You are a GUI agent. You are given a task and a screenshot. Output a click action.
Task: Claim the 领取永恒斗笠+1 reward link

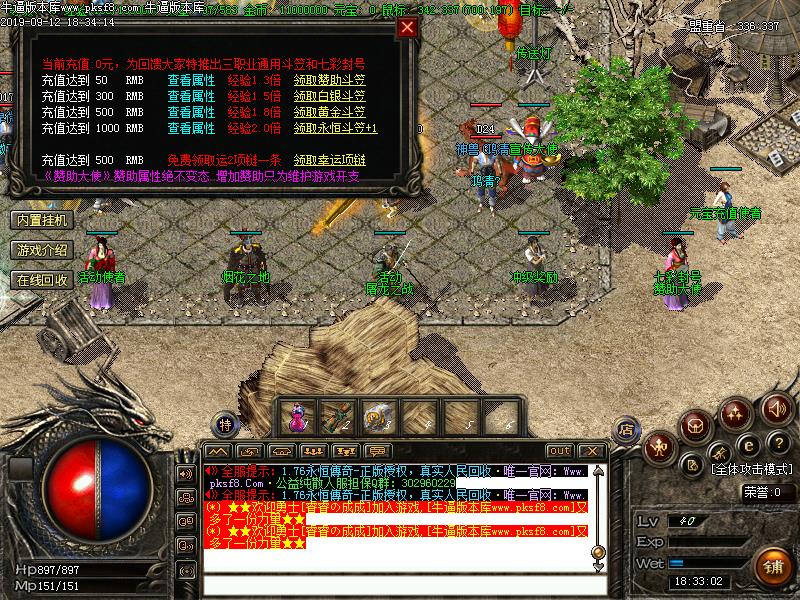pyautogui.click(x=335, y=128)
